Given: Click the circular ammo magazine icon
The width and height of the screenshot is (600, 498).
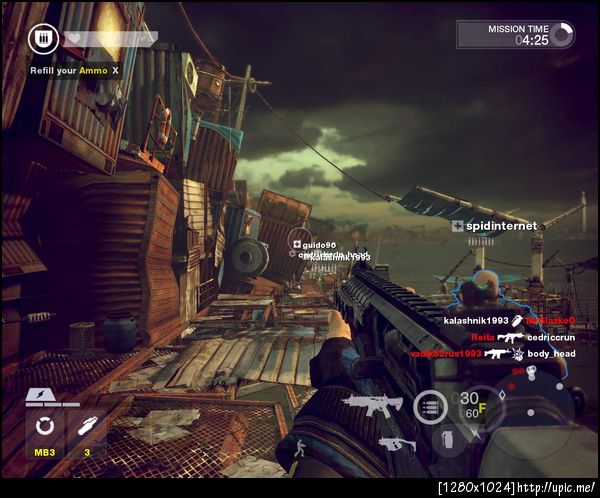Looking at the screenshot, I should click(x=430, y=406).
